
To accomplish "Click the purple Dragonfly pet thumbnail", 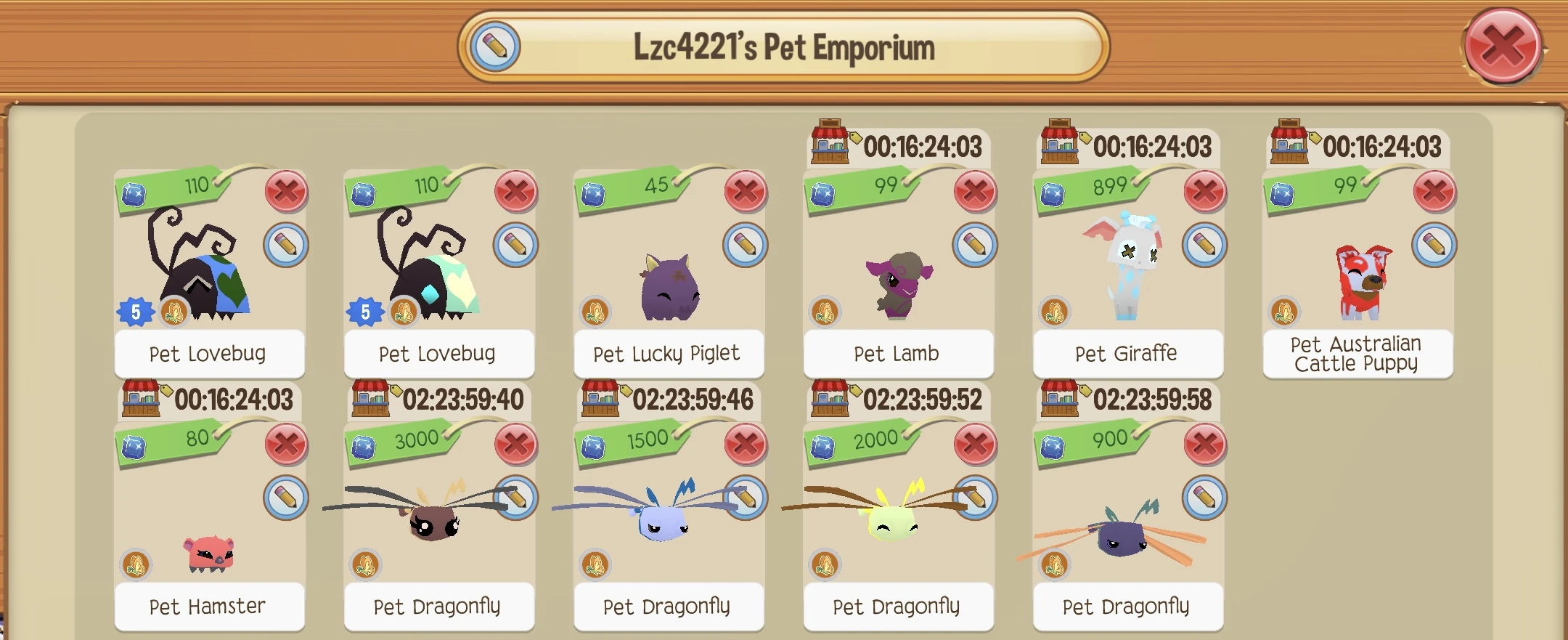I will tap(1122, 538).
